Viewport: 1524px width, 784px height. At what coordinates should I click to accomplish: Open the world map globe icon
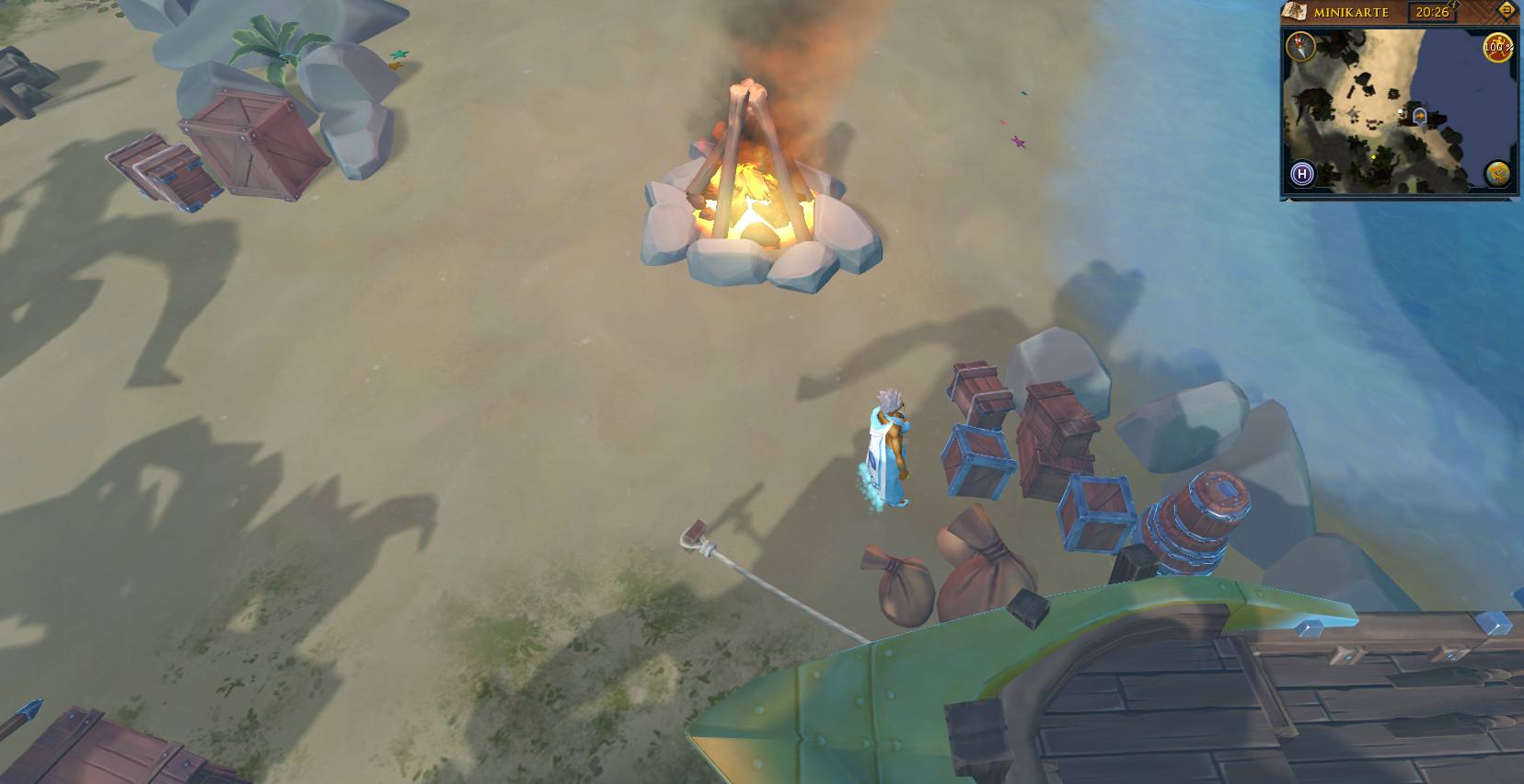(x=1497, y=173)
